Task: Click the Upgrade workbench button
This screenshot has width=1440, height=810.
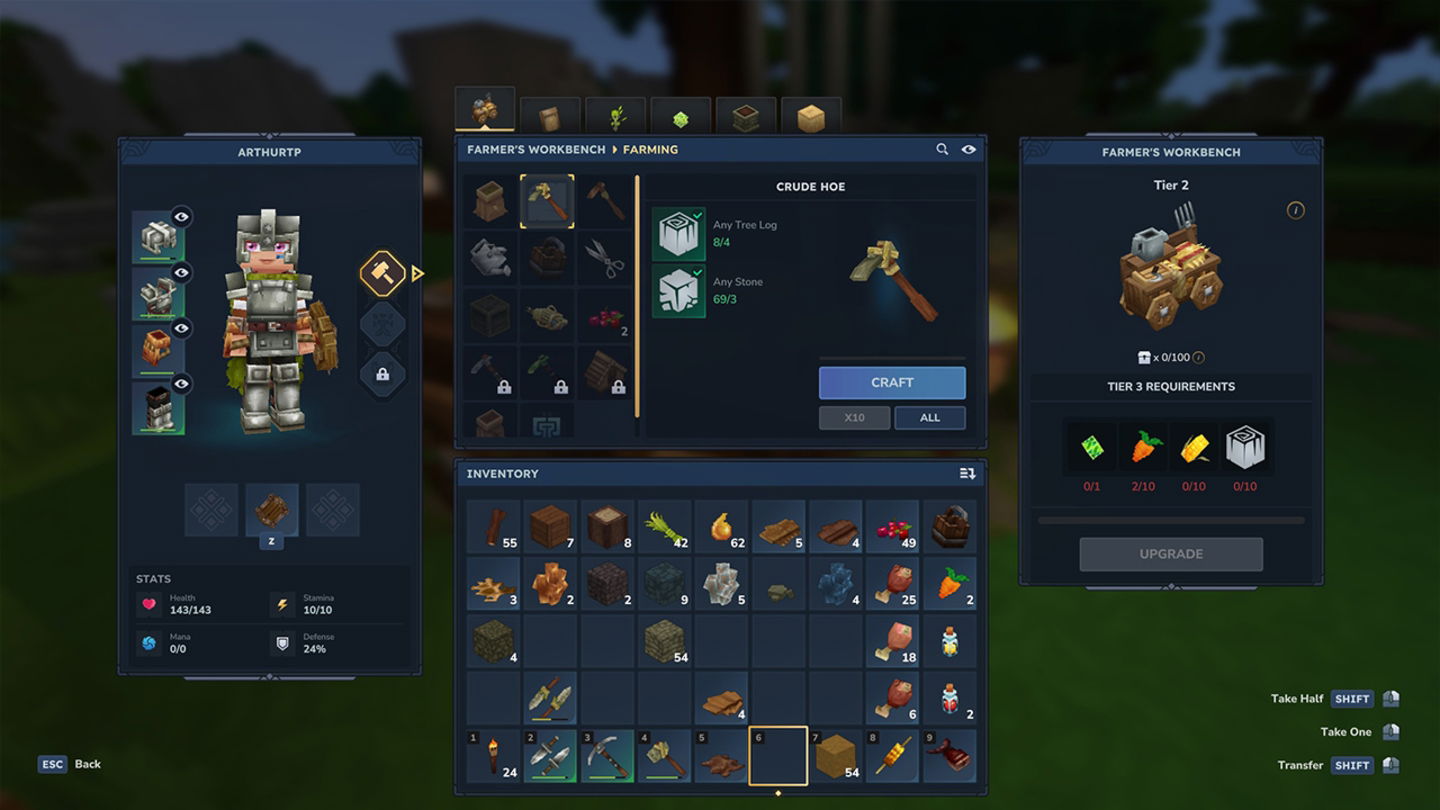Action: pos(1171,554)
